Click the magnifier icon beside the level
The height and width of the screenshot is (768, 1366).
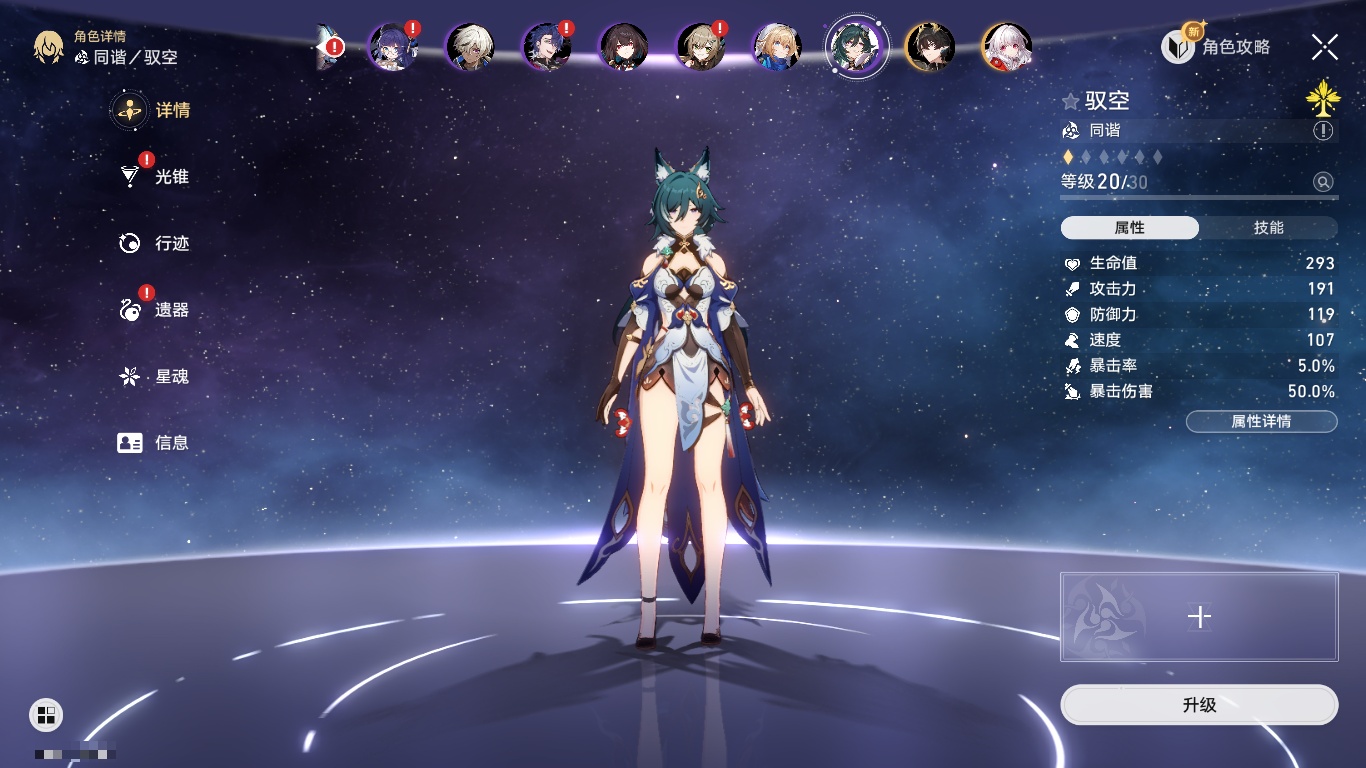1323,182
